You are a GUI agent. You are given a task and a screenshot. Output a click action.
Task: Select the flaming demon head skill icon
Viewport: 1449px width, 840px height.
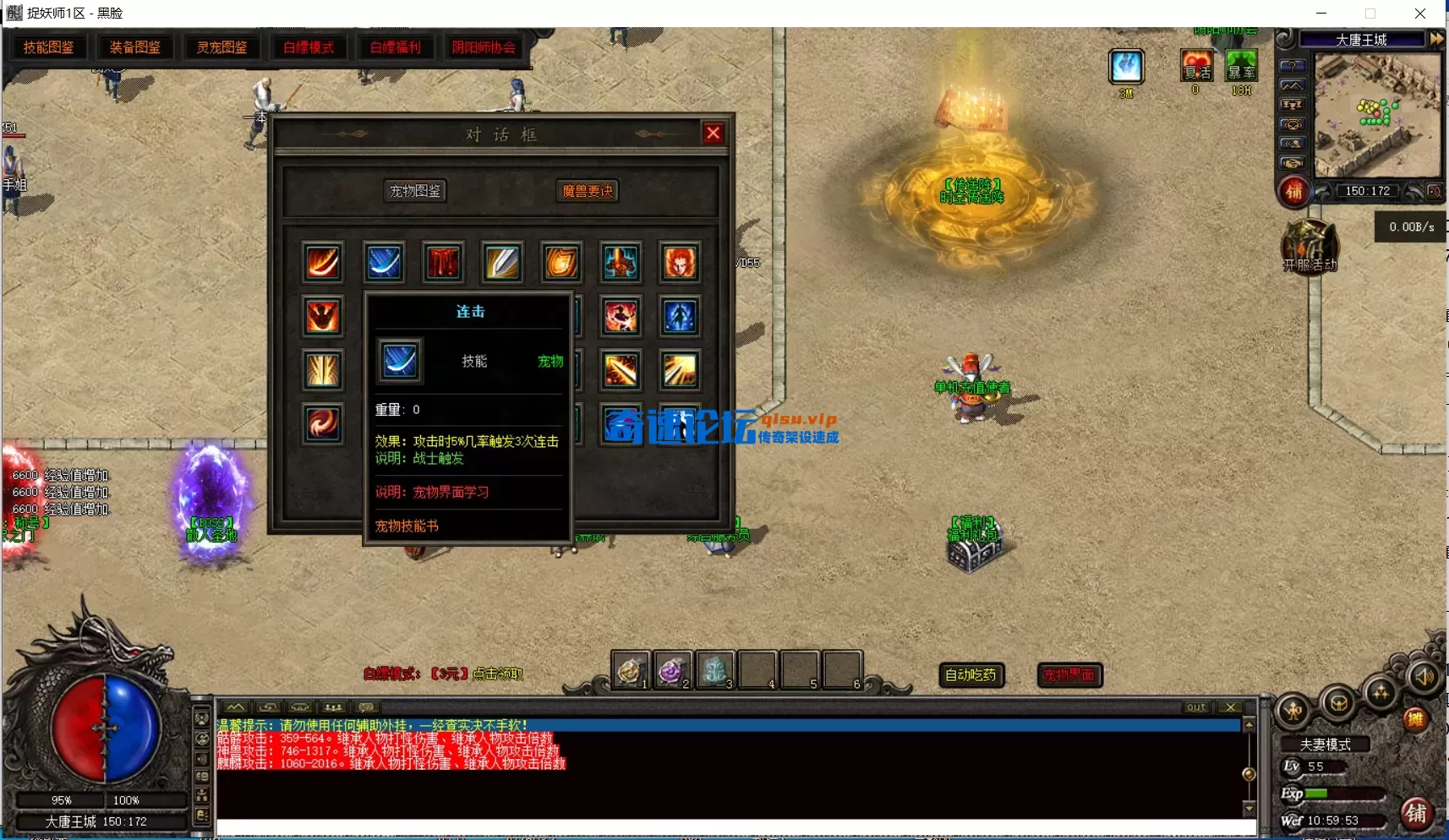click(680, 262)
